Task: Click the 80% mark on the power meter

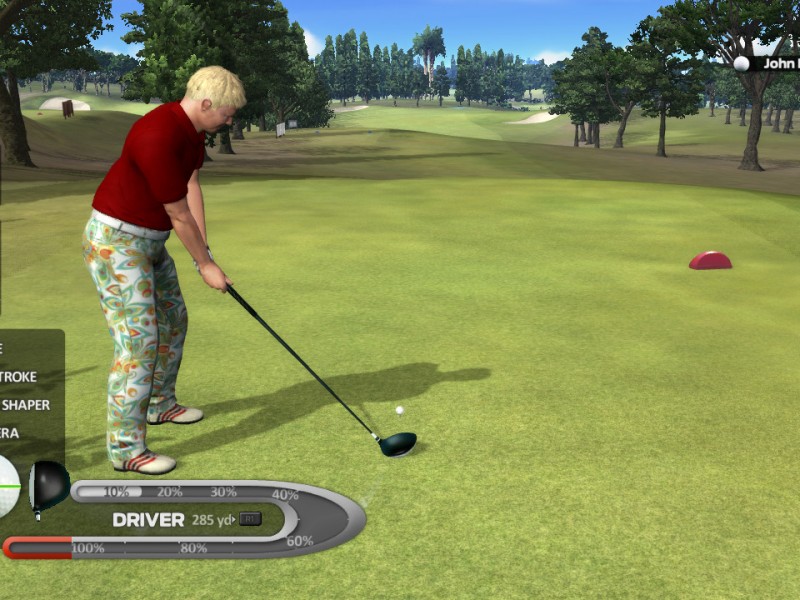Action: (x=193, y=548)
